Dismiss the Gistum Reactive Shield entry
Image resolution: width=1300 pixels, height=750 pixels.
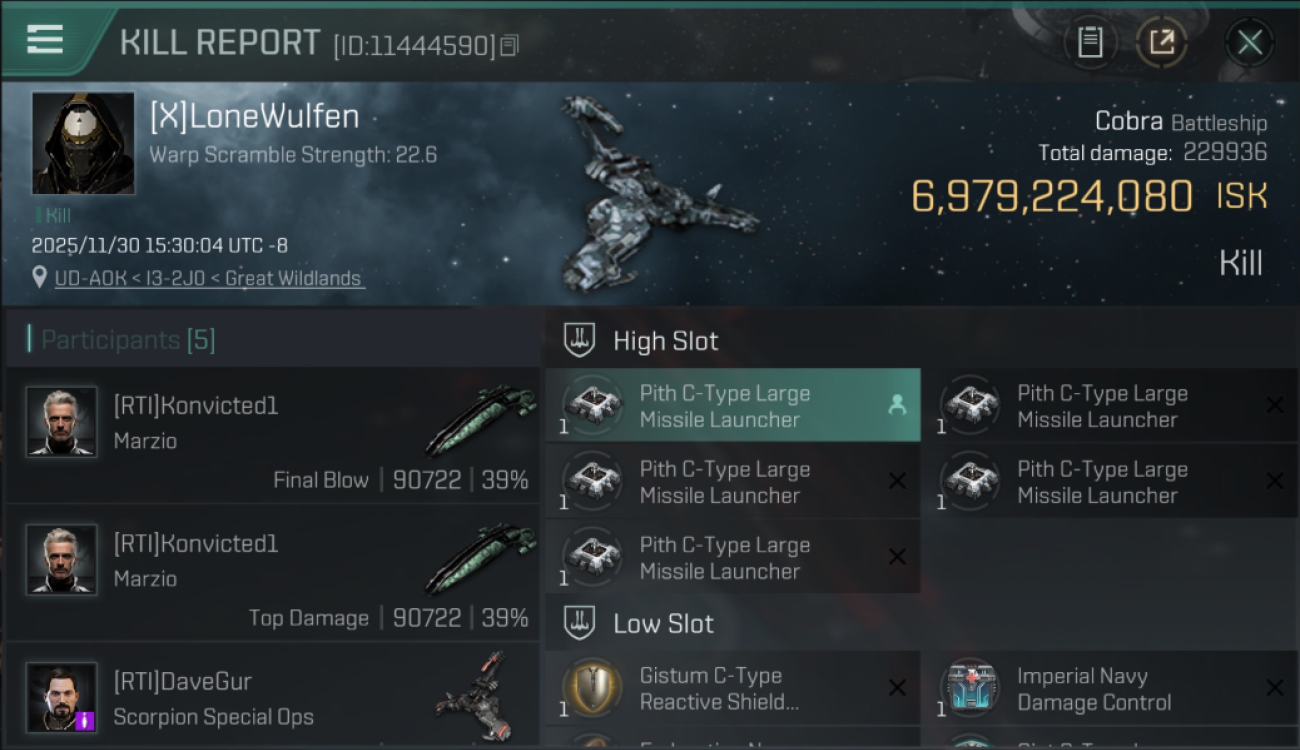[897, 688]
